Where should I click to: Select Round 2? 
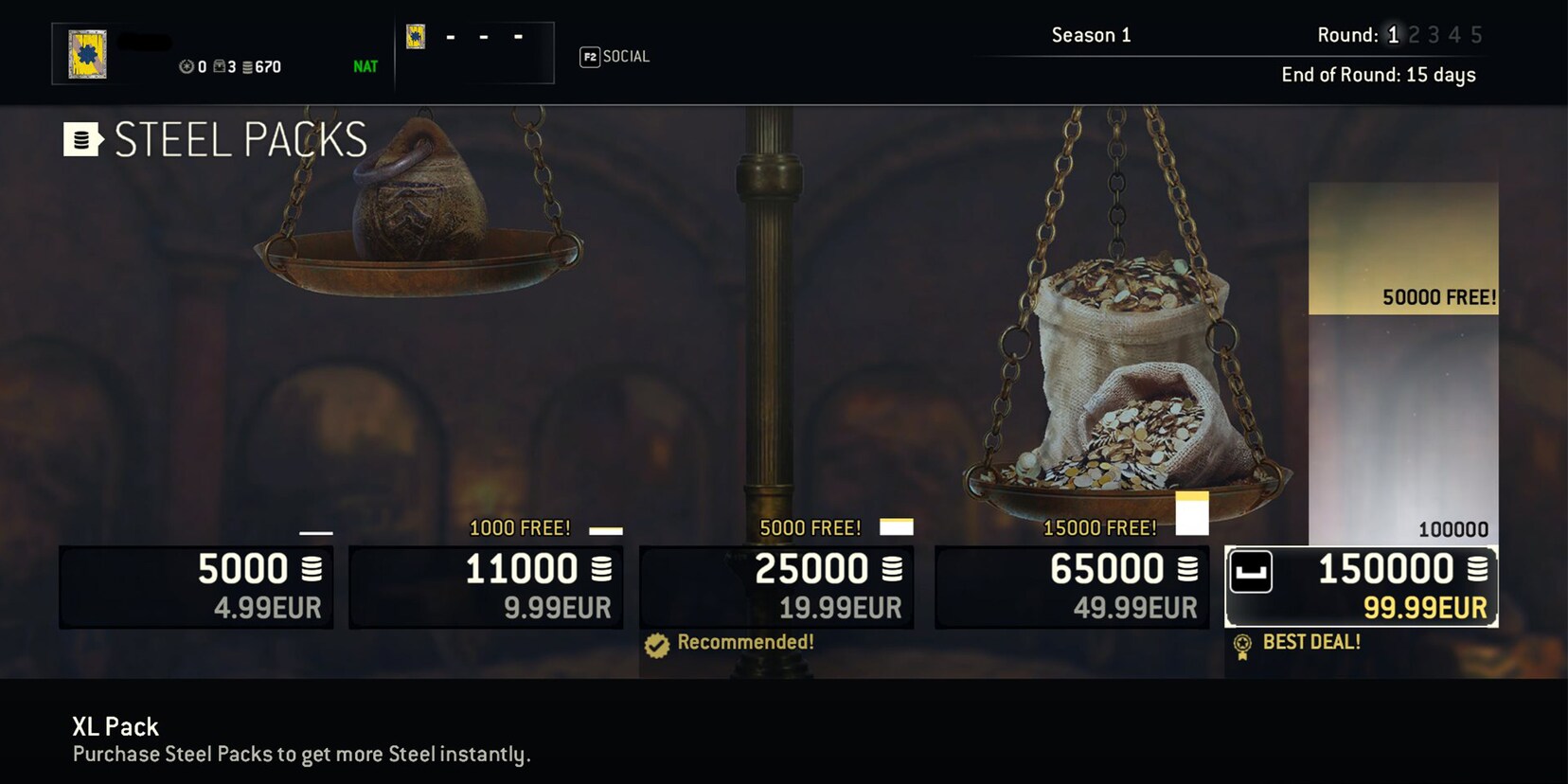pos(1413,34)
